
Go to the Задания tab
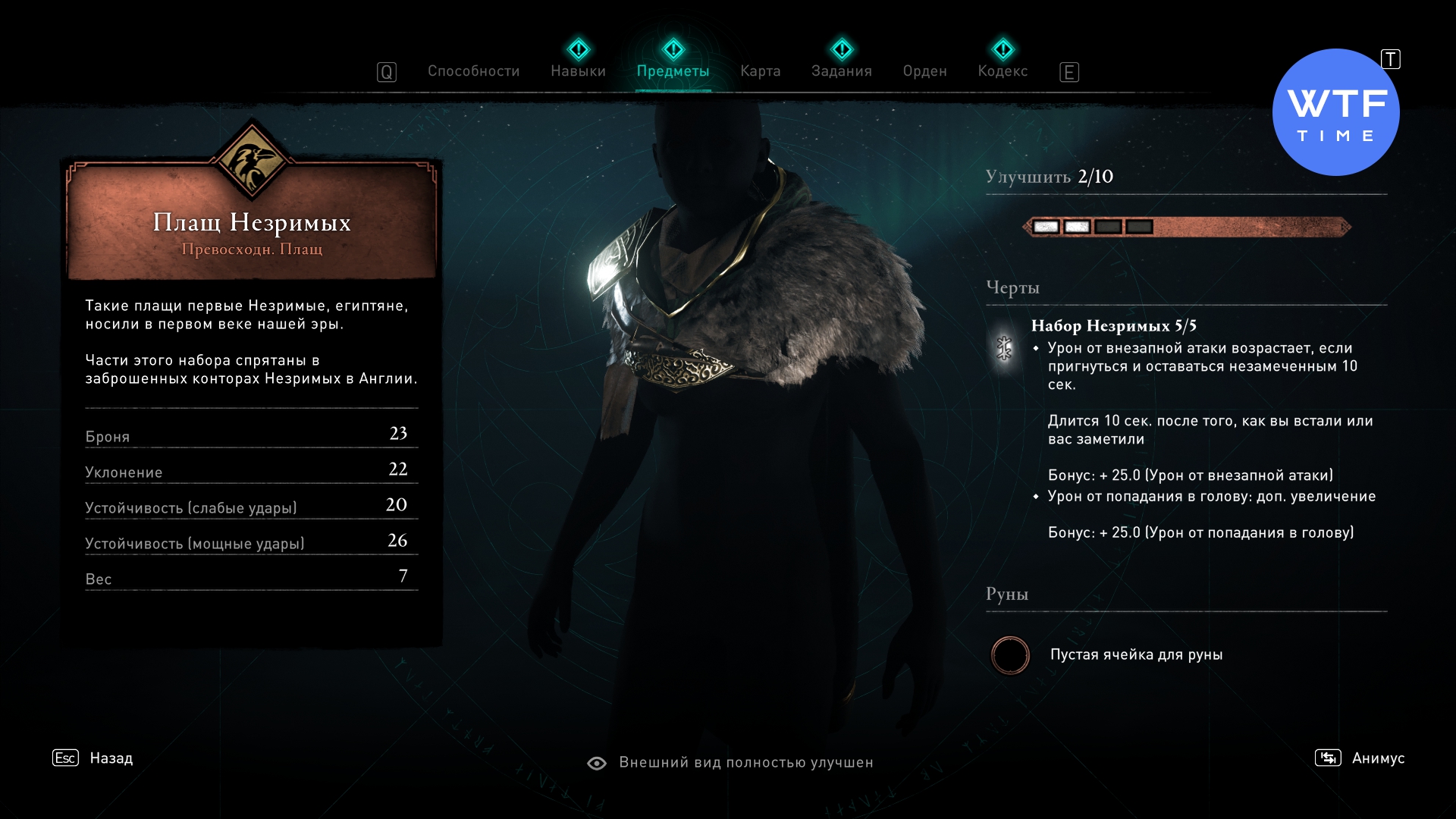point(841,71)
